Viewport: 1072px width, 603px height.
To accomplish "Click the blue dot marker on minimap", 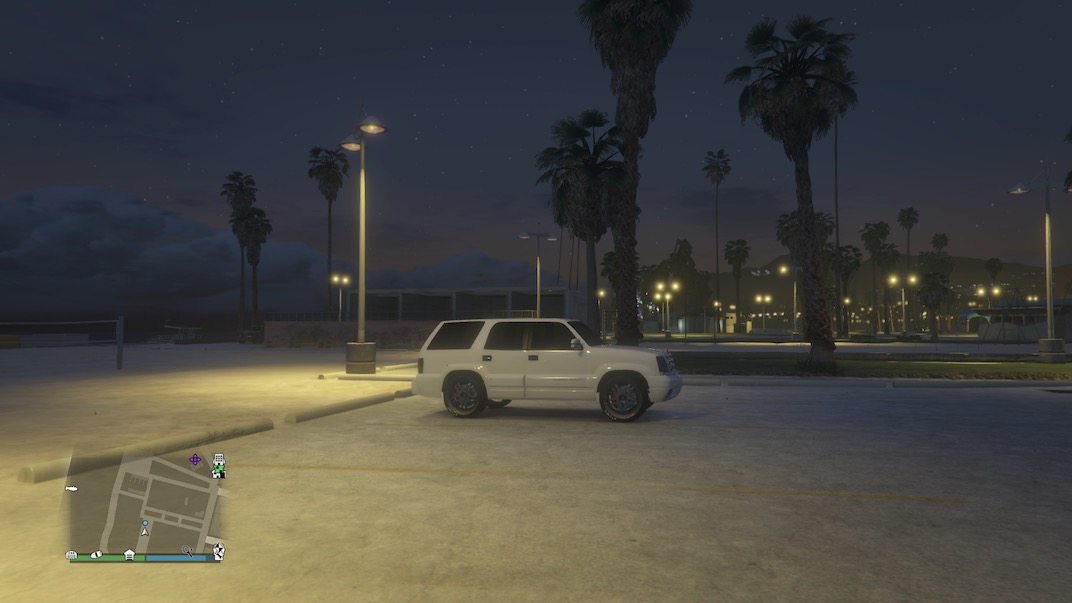I will [145, 522].
